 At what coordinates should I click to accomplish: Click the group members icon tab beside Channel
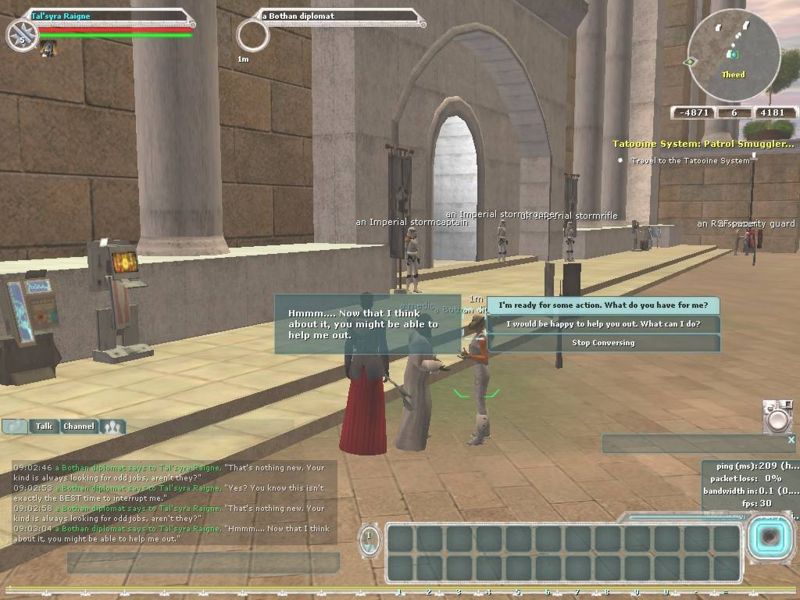click(x=113, y=426)
